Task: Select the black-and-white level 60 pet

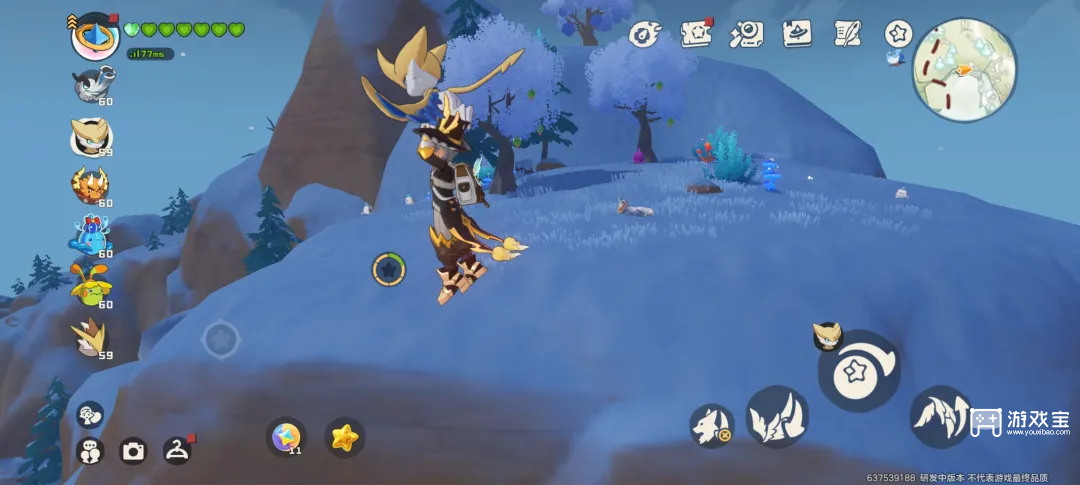Action: point(91,84)
